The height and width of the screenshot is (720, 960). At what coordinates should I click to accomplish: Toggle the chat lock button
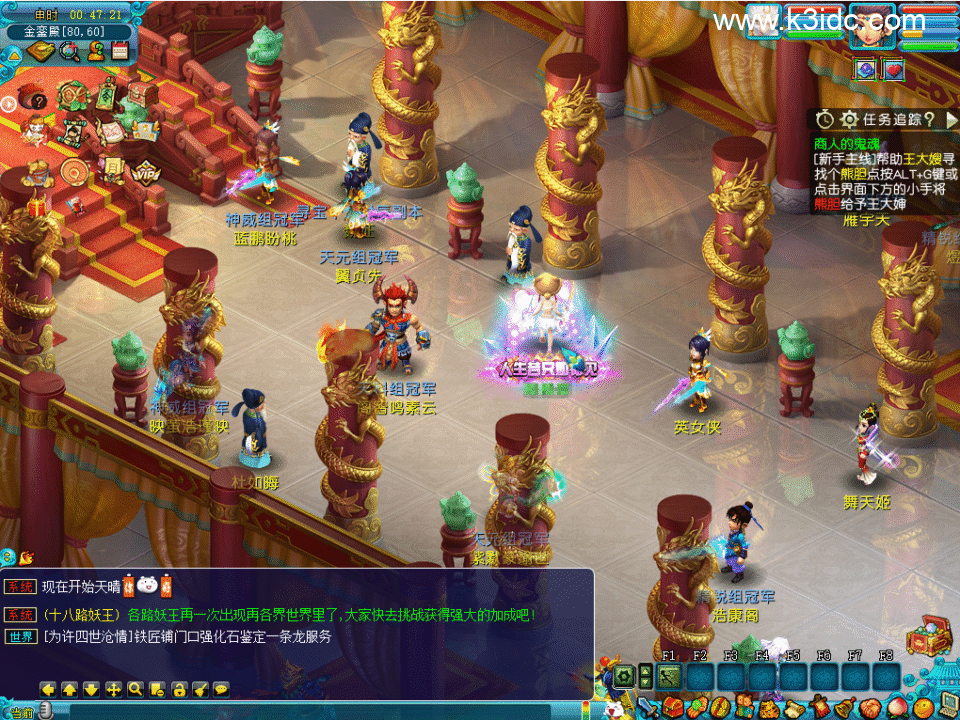click(x=179, y=689)
